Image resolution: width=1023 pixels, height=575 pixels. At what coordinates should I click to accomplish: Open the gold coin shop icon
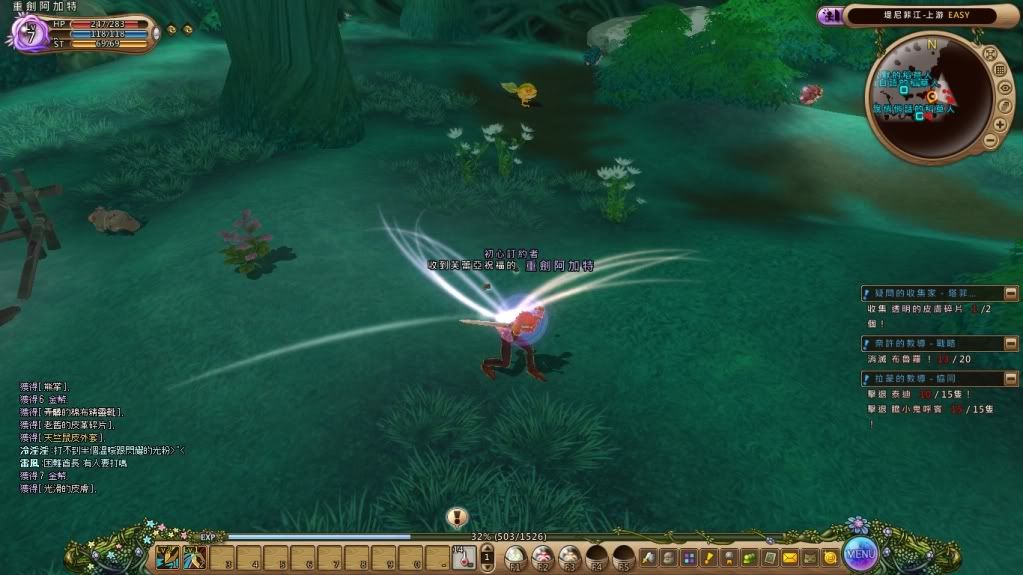tap(828, 557)
